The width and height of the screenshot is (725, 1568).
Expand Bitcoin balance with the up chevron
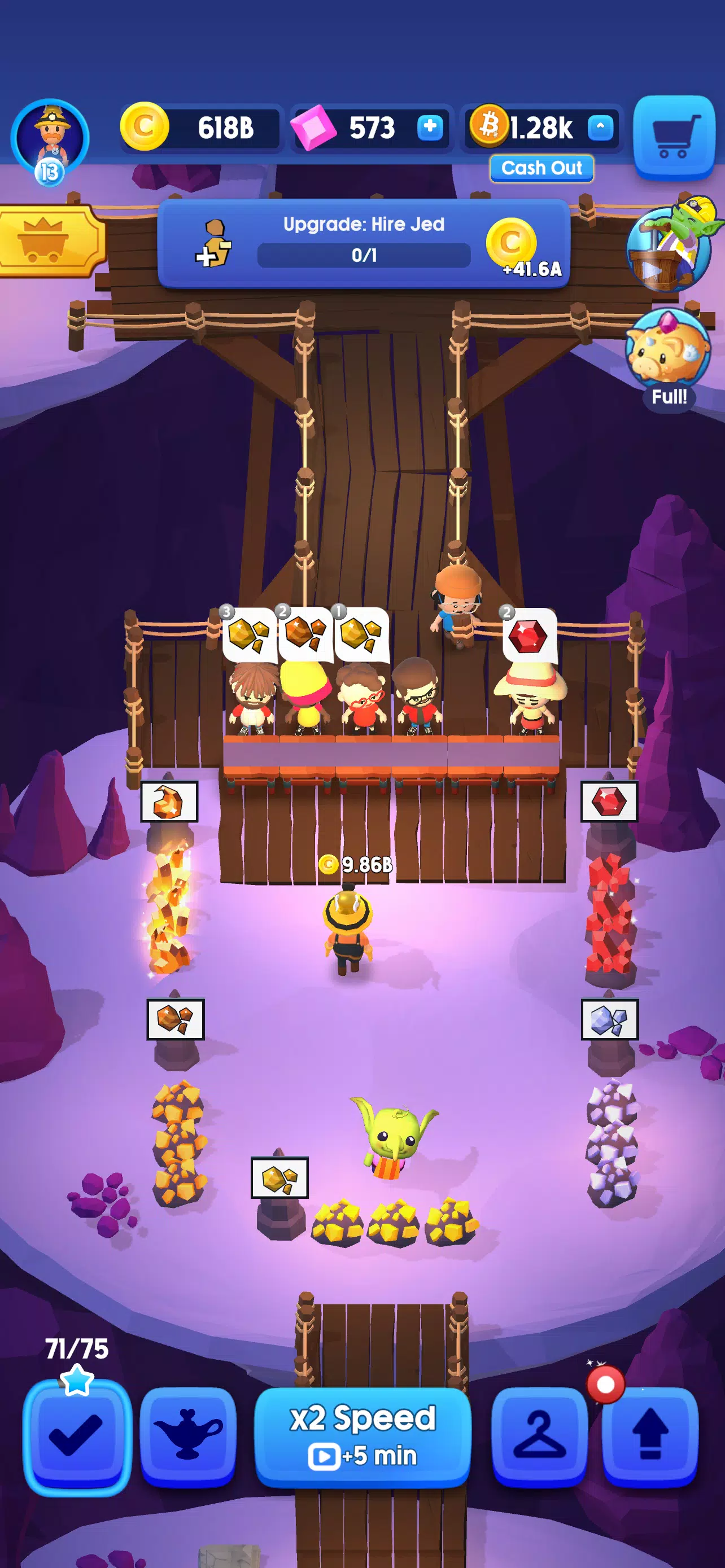coord(600,129)
